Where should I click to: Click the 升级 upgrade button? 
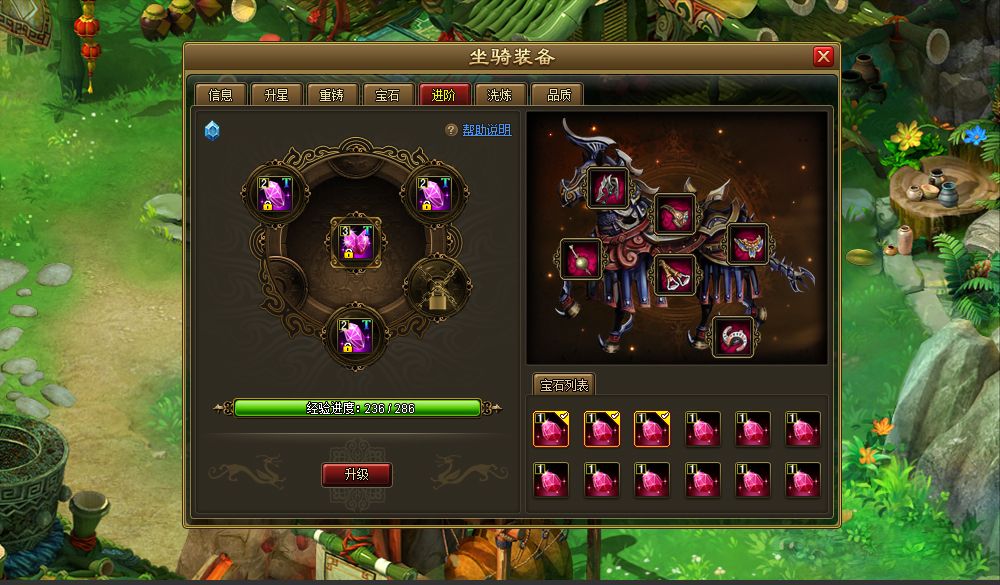point(356,474)
